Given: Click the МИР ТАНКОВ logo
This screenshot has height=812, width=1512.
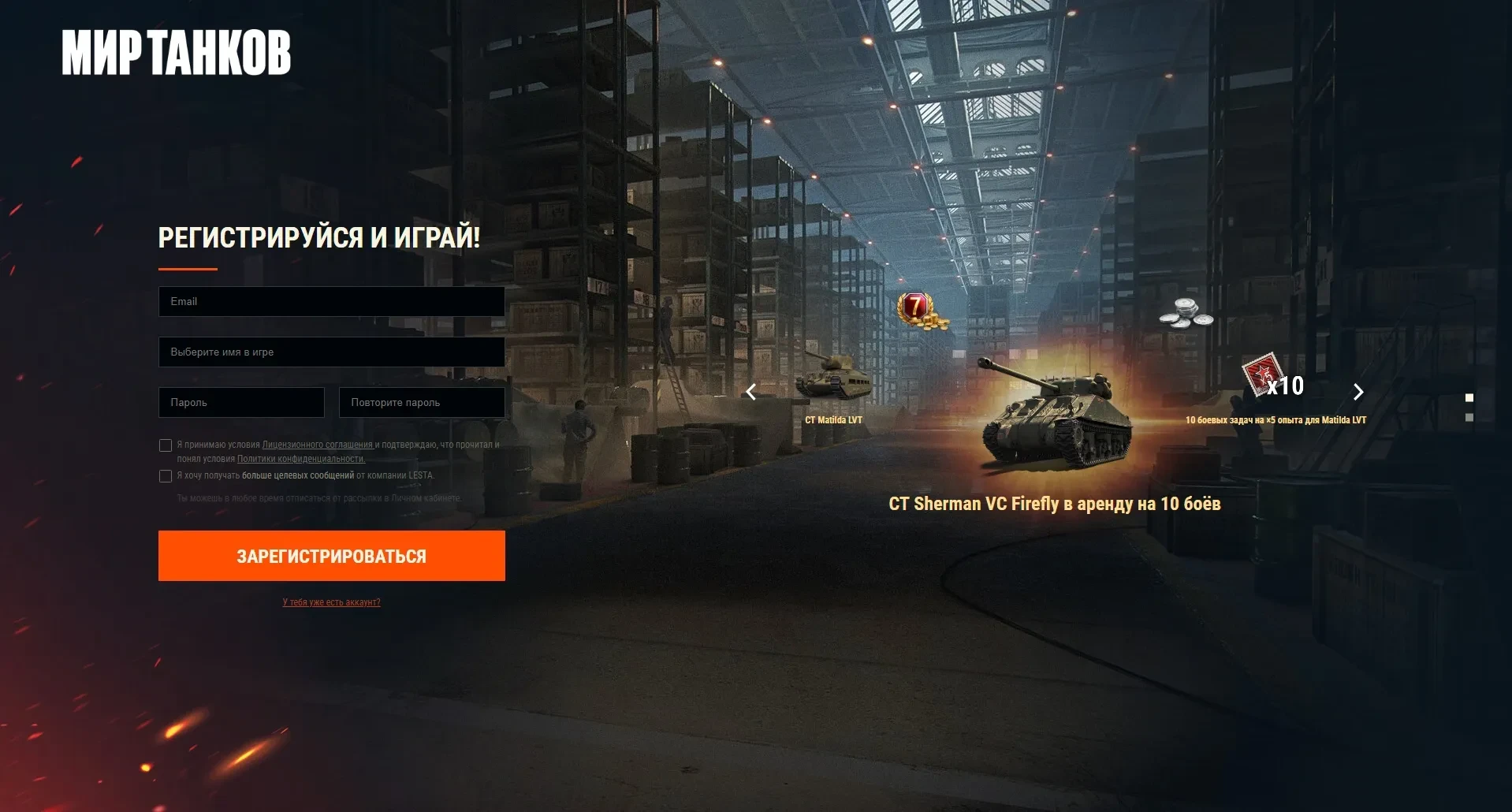Looking at the screenshot, I should [177, 53].
